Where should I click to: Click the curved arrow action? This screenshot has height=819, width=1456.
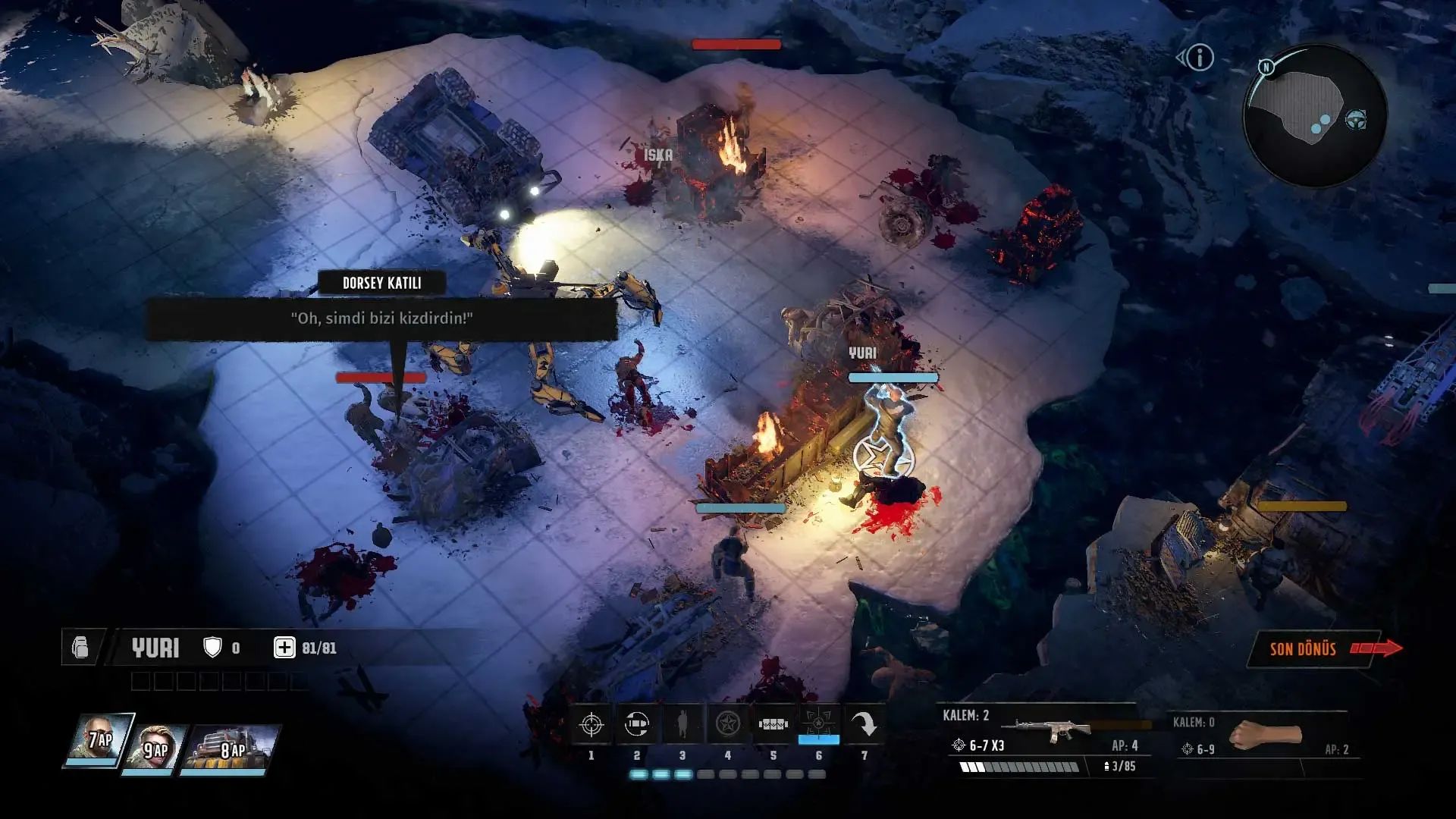pos(864,725)
